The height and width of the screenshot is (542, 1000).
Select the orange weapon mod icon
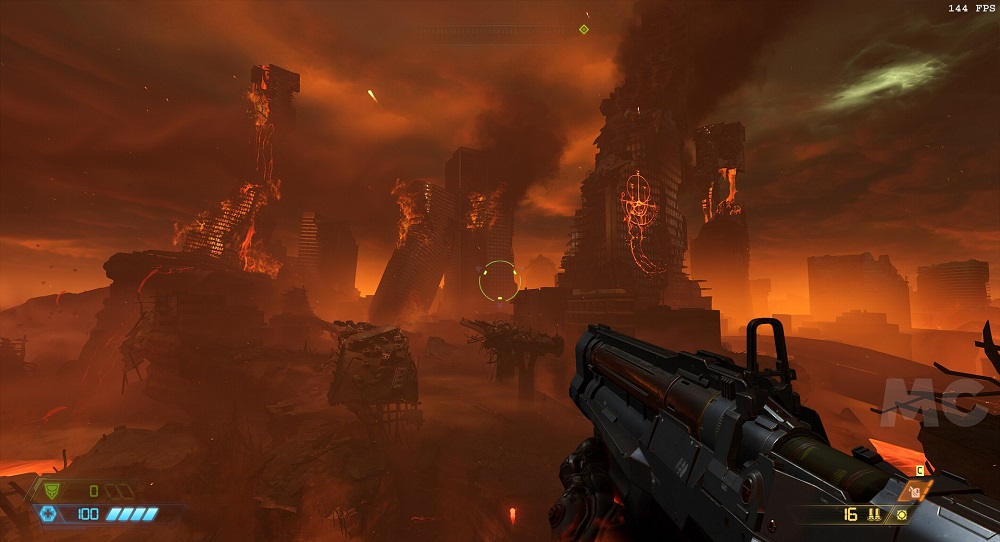pyautogui.click(x=915, y=492)
